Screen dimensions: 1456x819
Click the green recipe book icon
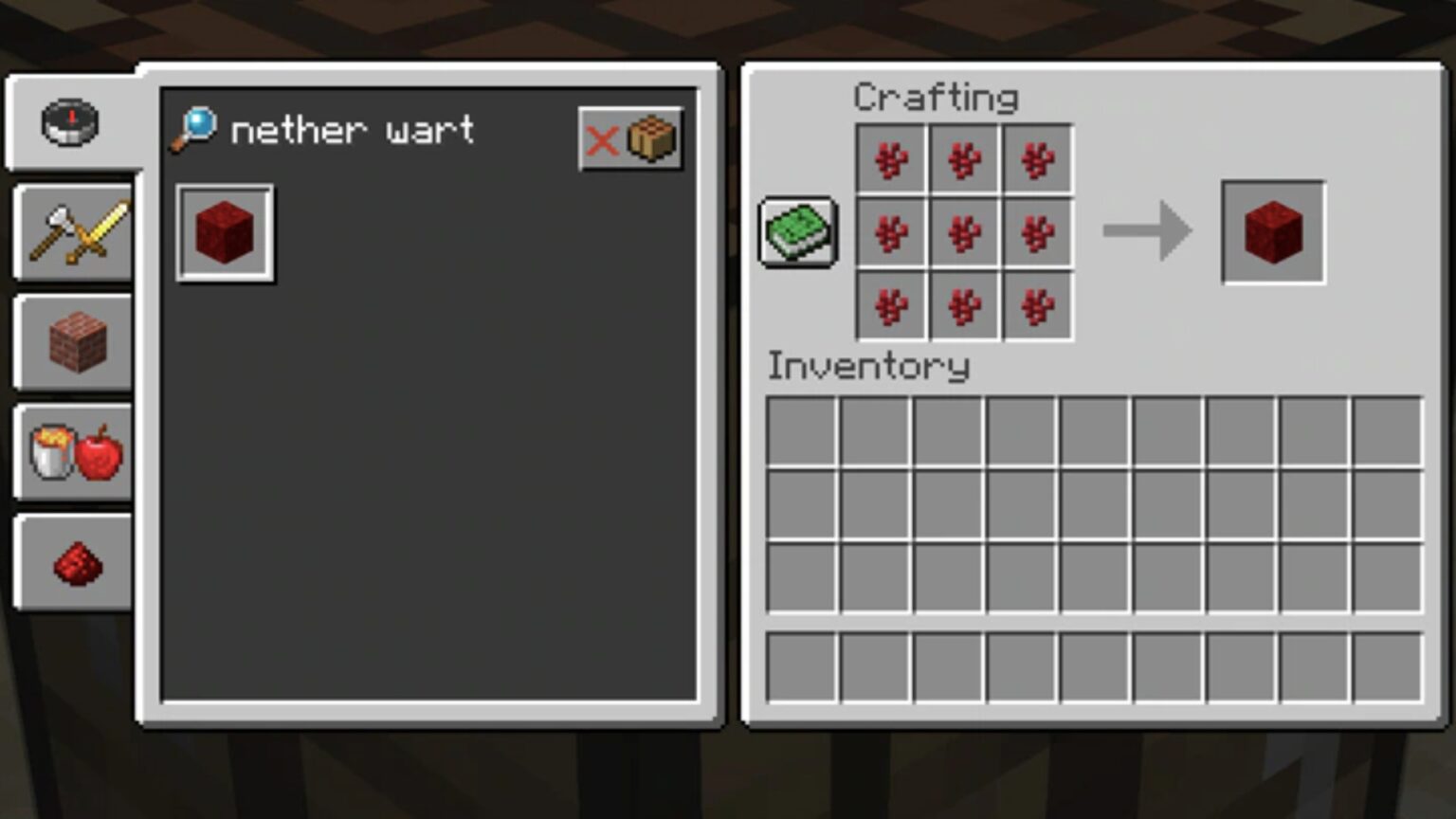pyautogui.click(x=797, y=232)
